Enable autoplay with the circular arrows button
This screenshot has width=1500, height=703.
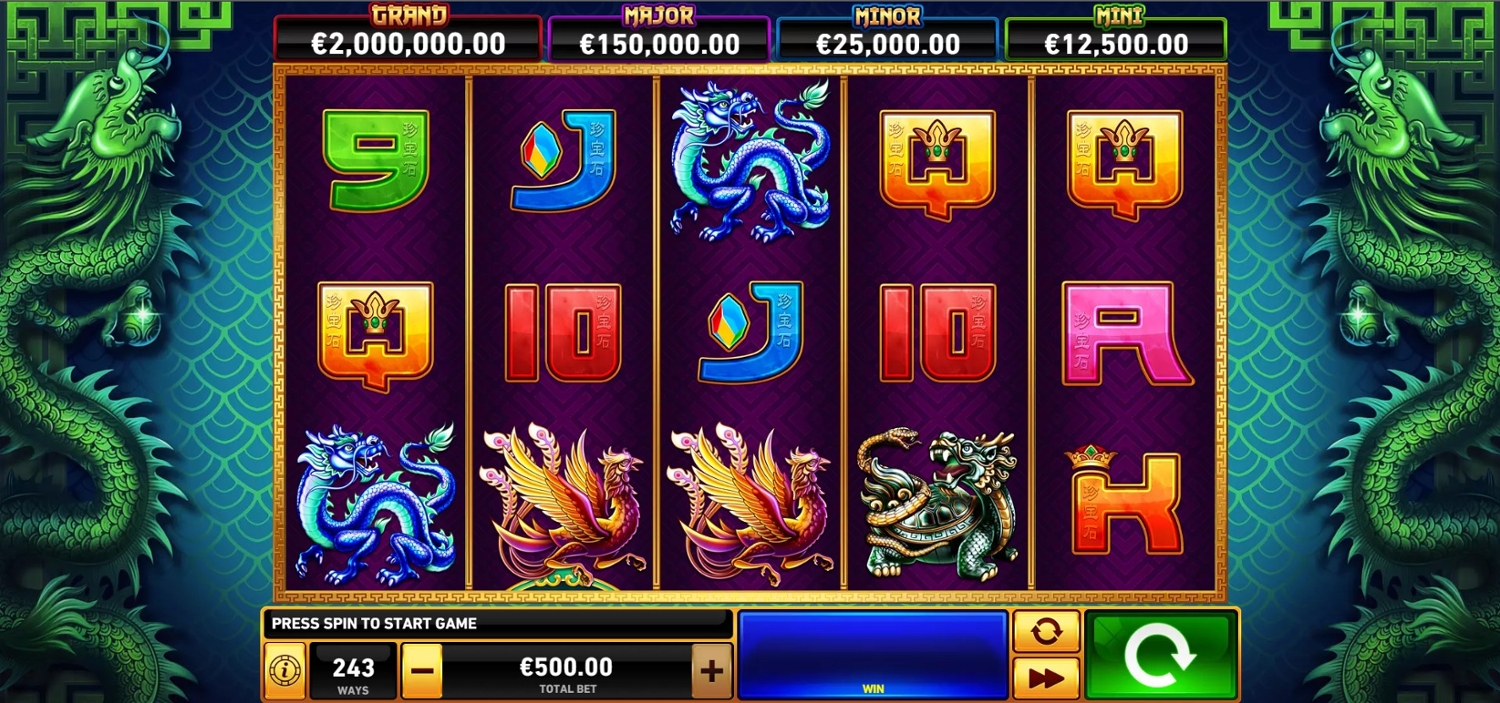pos(1046,632)
